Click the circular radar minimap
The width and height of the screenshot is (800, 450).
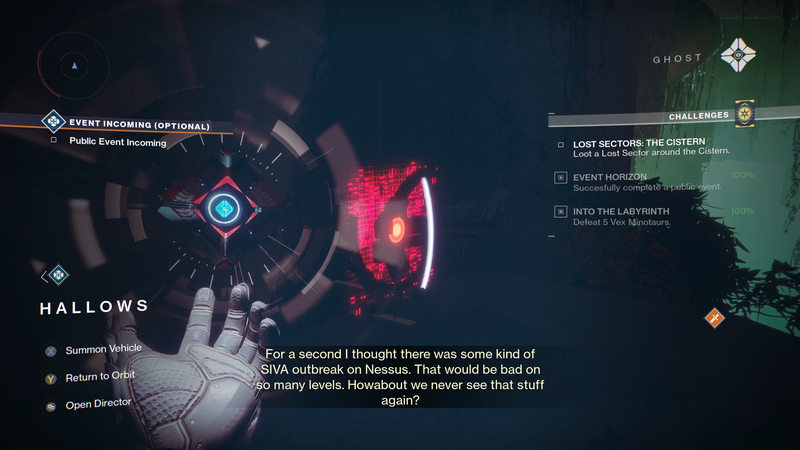point(74,66)
